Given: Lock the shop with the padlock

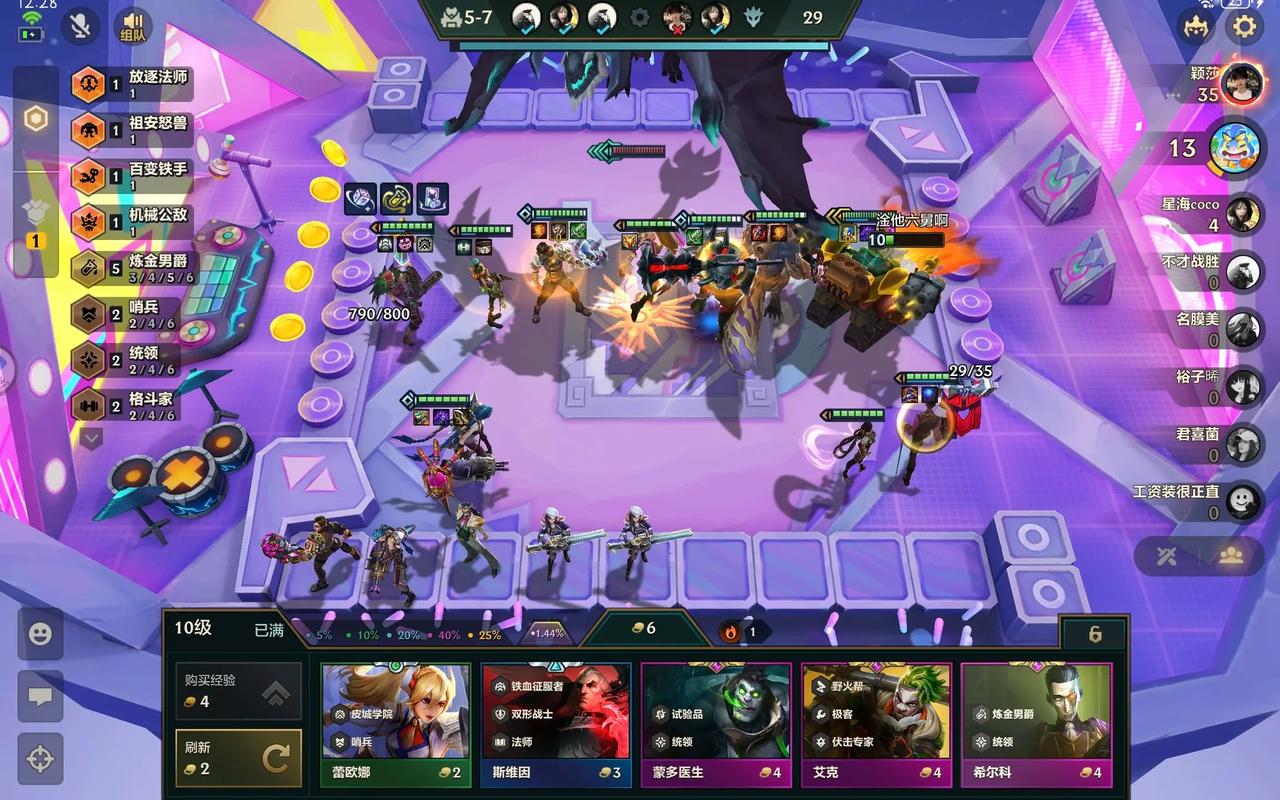Looking at the screenshot, I should [x=1094, y=634].
